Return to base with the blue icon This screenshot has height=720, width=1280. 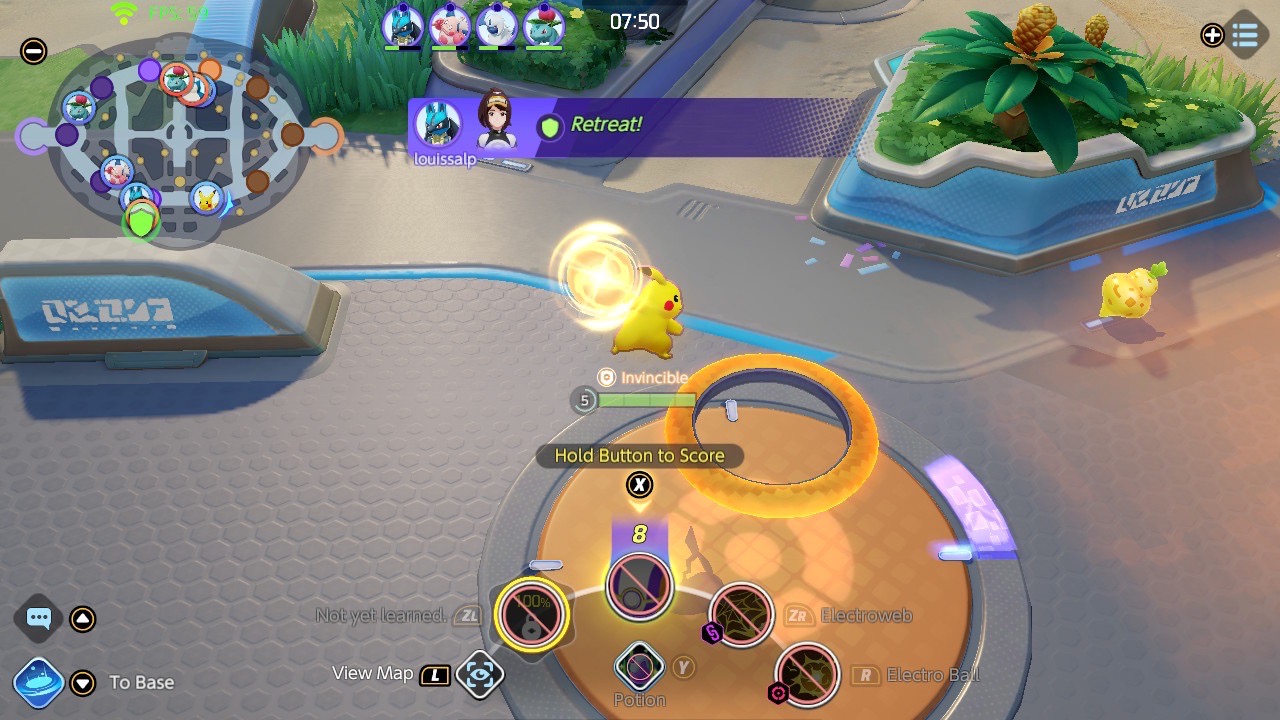[39, 683]
